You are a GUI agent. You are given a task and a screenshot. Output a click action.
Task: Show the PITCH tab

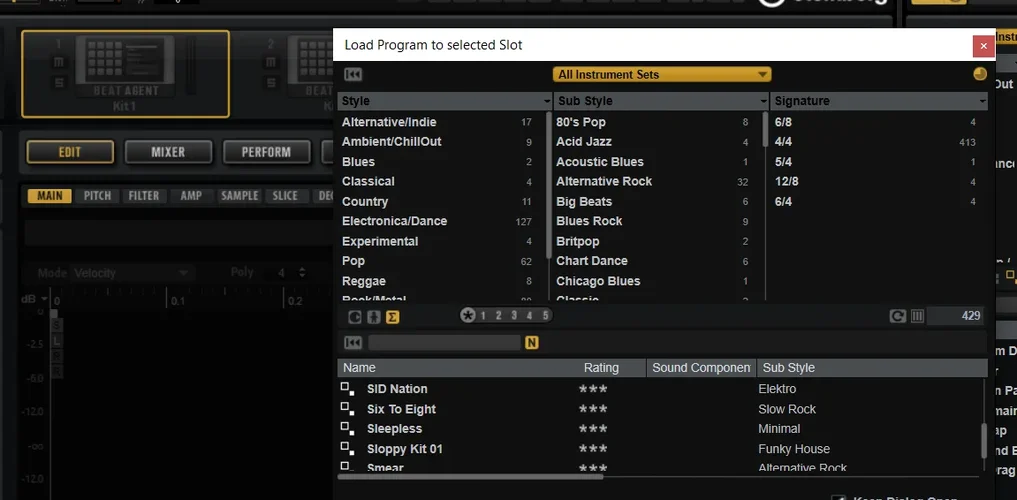(x=97, y=196)
